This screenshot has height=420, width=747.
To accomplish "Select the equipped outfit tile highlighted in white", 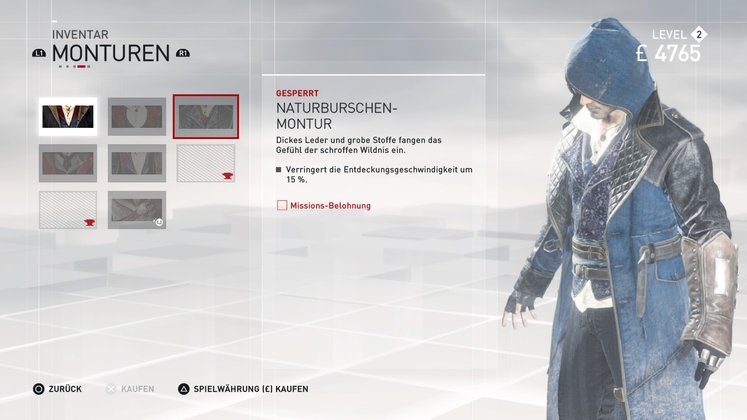I will click(x=68, y=117).
